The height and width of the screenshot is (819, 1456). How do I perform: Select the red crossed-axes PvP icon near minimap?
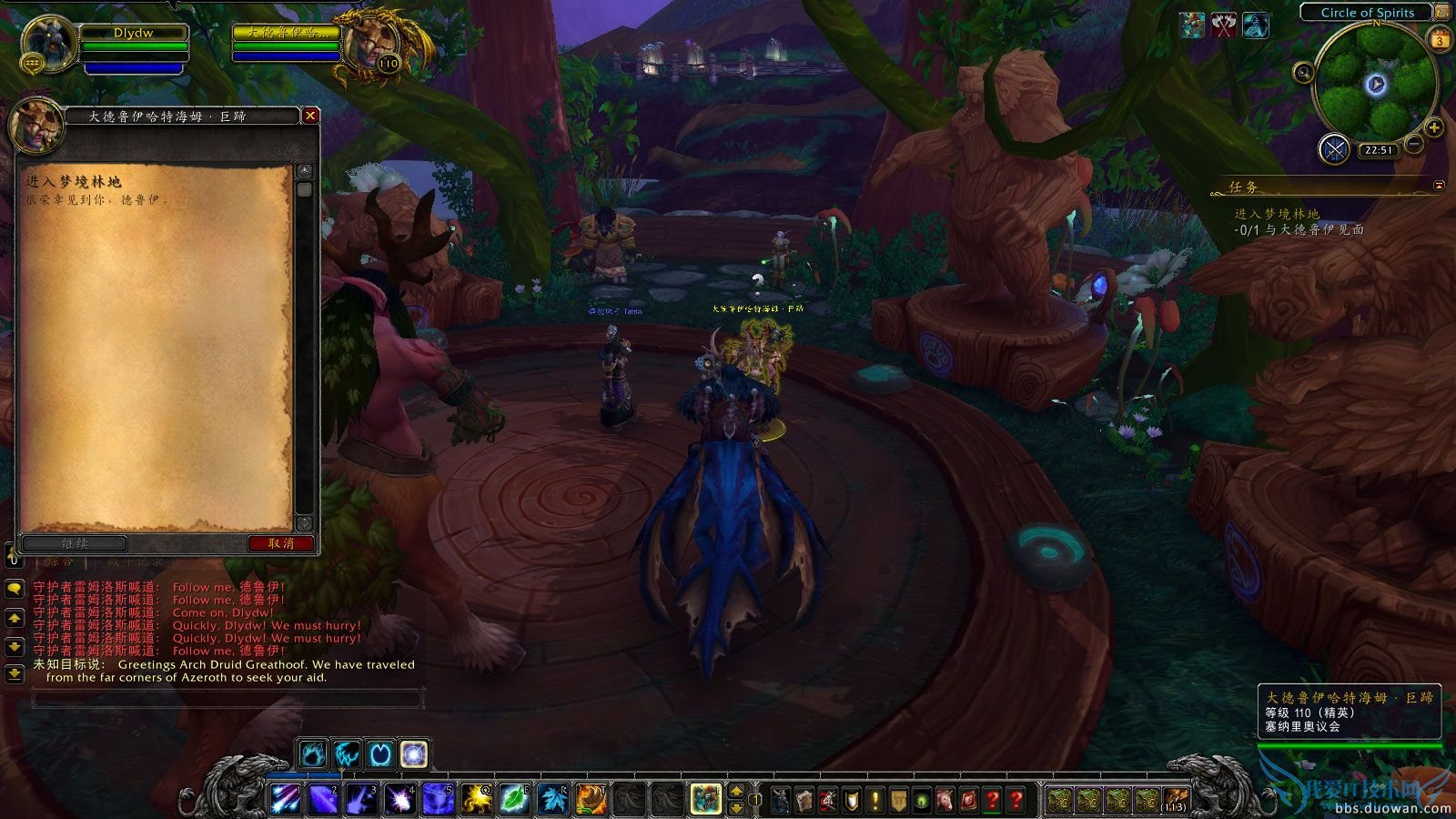pyautogui.click(x=1224, y=25)
